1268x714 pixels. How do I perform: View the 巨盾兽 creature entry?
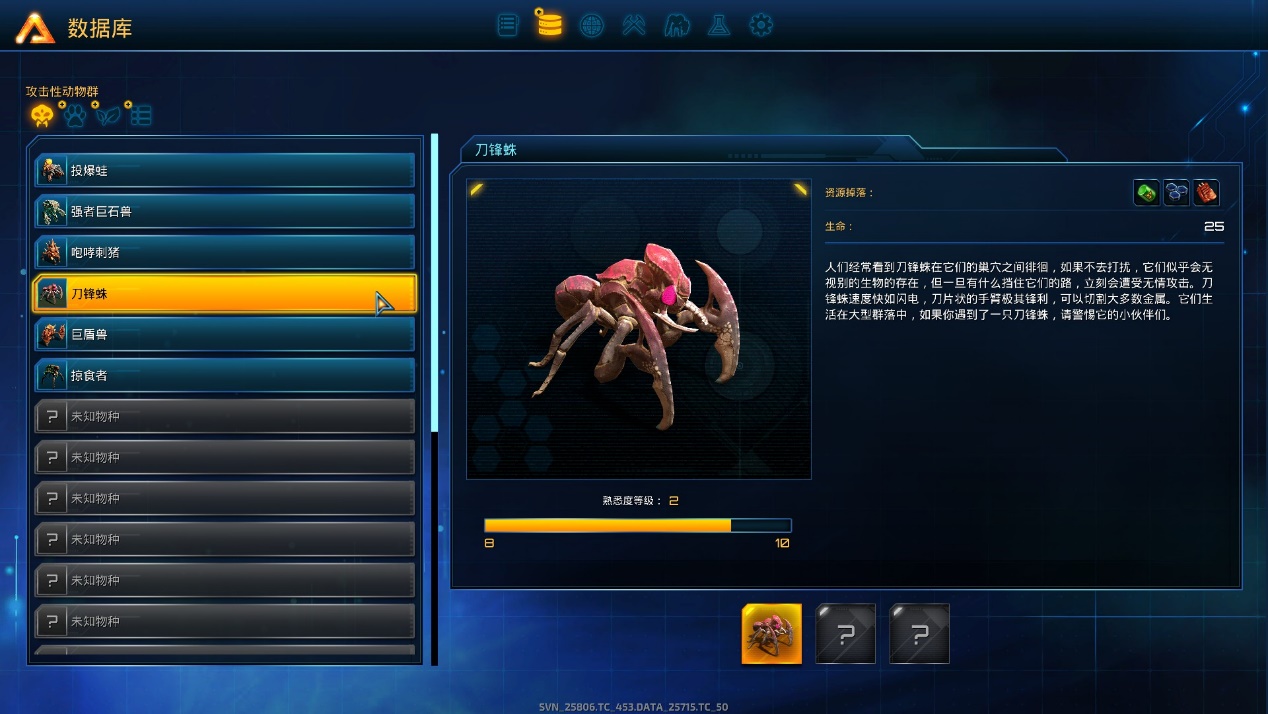pyautogui.click(x=224, y=335)
